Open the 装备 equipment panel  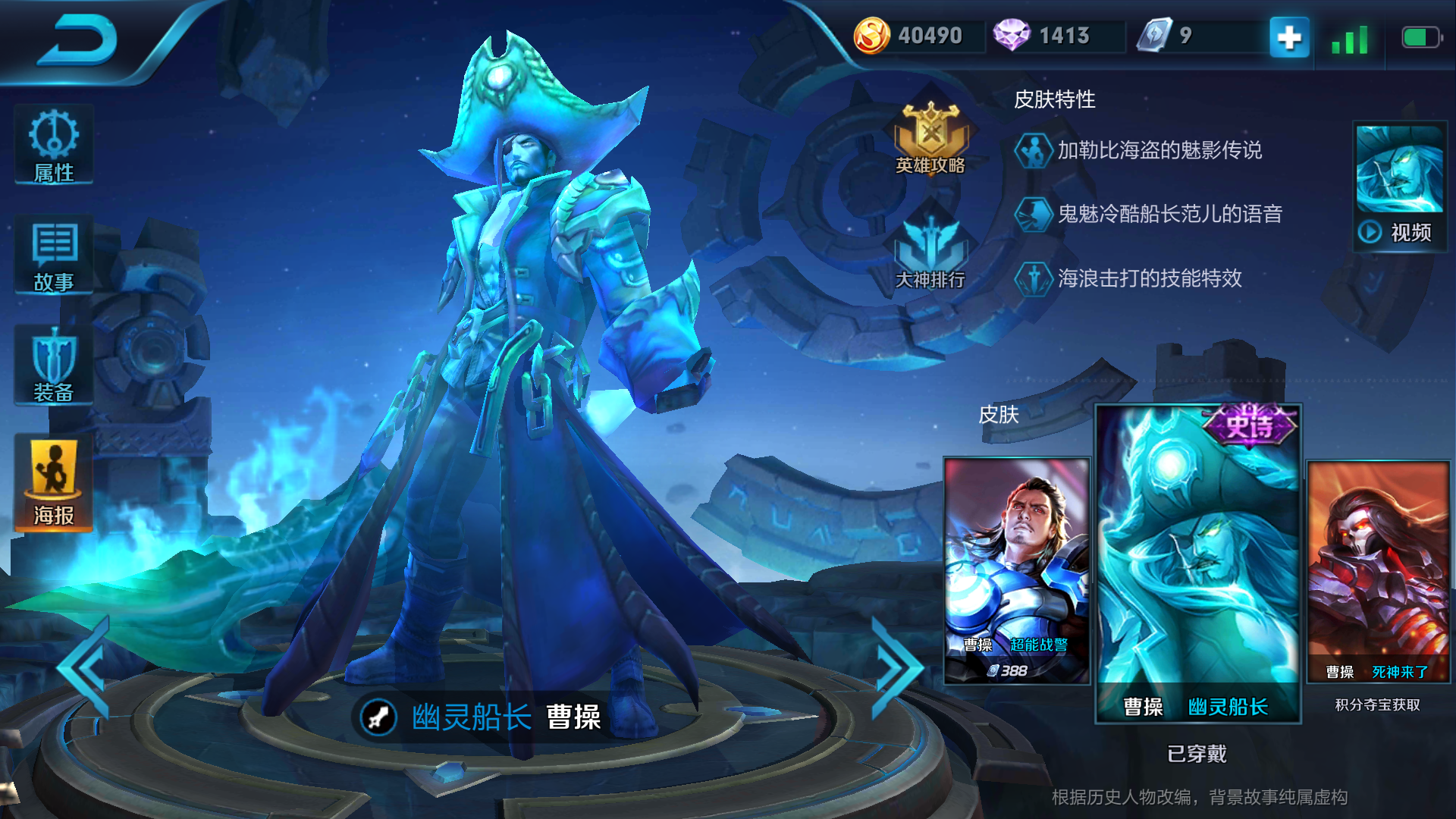pyautogui.click(x=54, y=366)
